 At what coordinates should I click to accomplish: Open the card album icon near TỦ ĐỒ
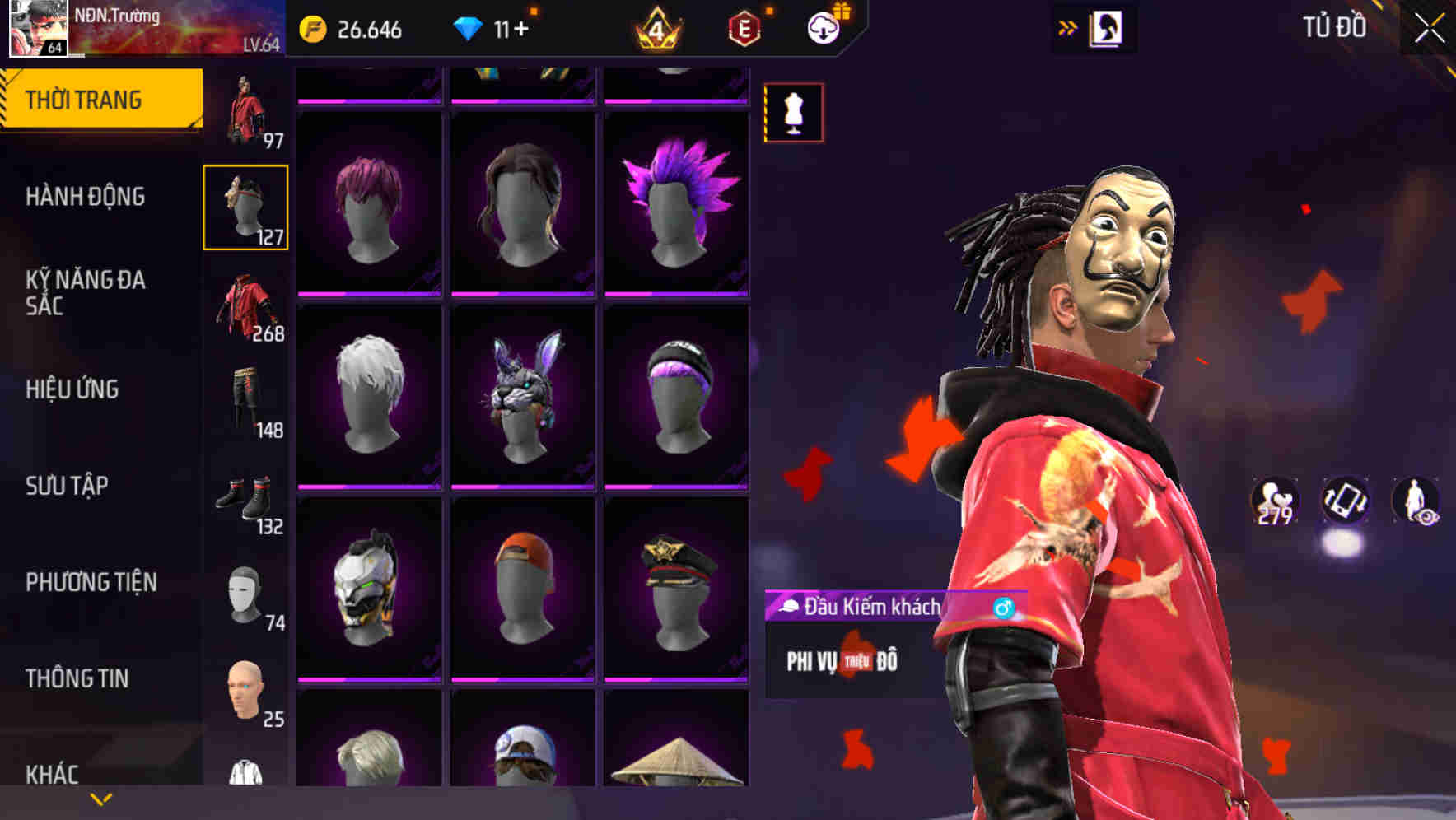point(1105,27)
